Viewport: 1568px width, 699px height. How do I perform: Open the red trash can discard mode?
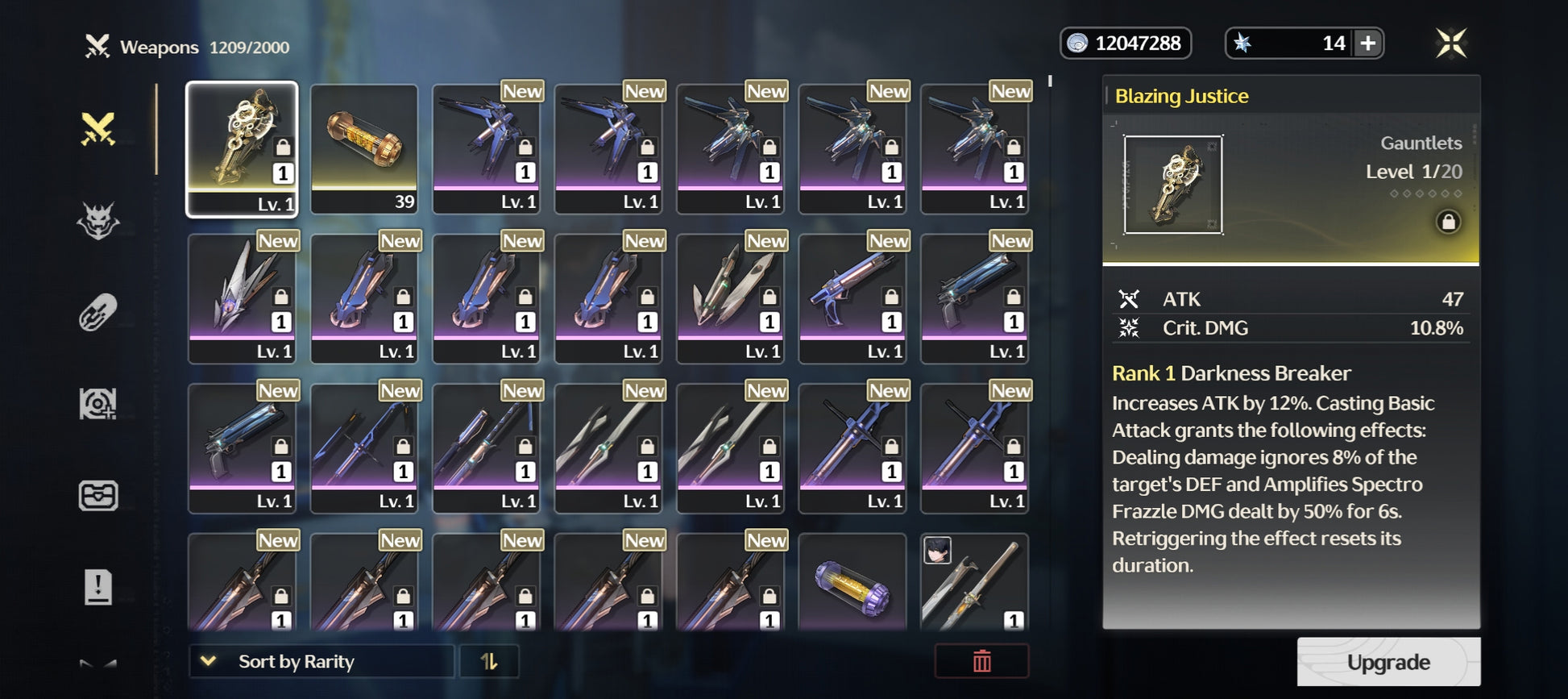click(981, 662)
